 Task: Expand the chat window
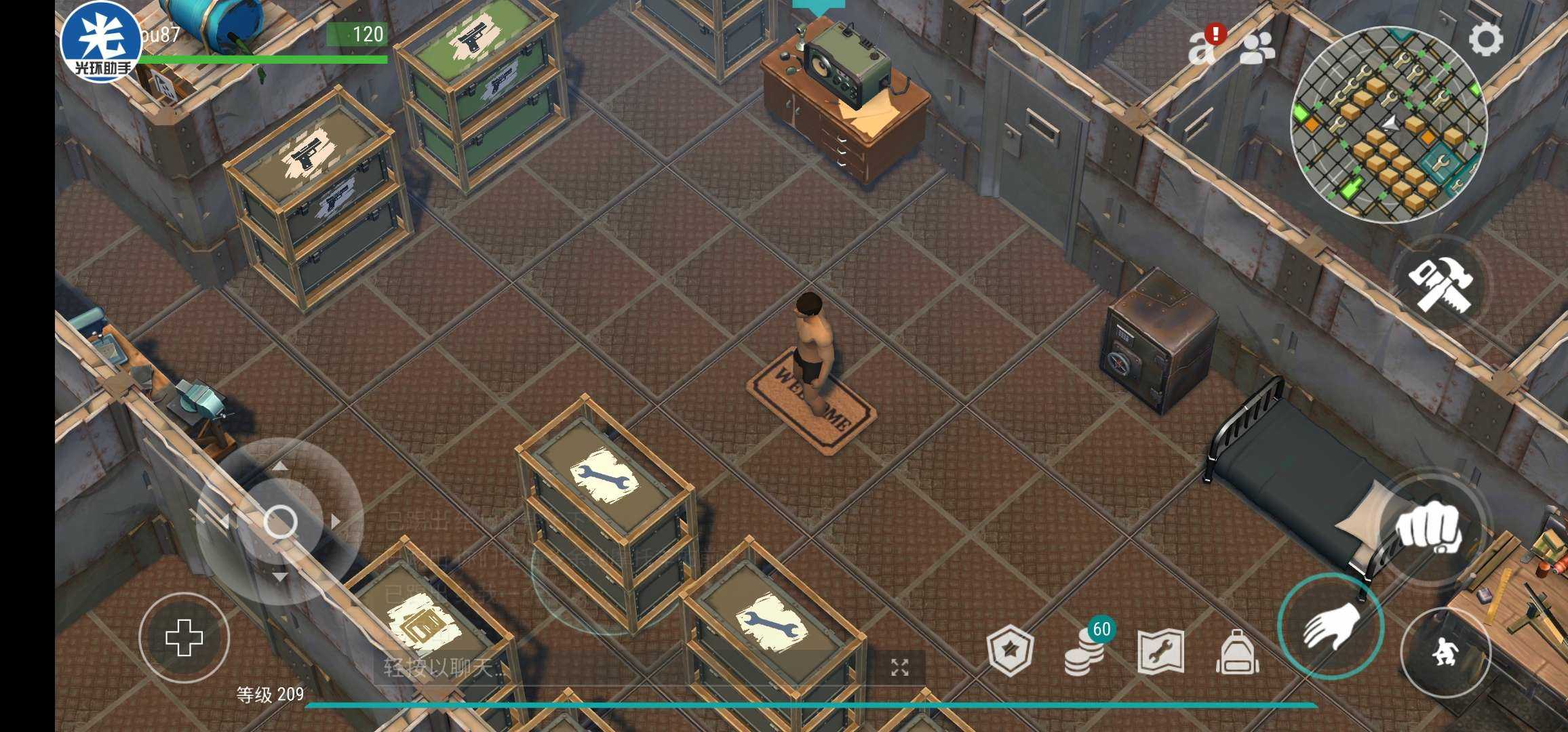point(900,668)
